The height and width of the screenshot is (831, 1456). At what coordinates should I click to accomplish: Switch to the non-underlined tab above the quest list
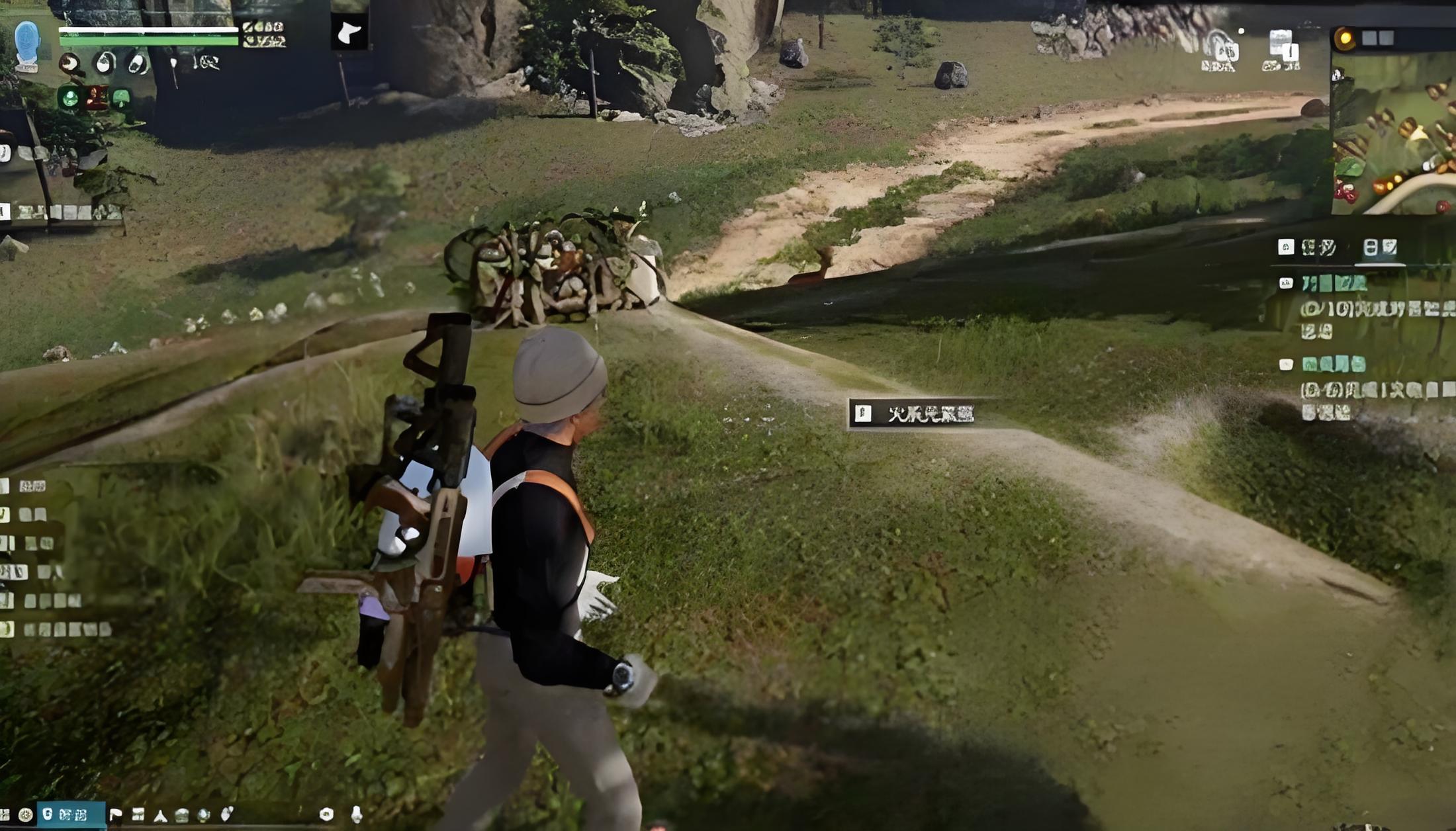(x=1308, y=247)
